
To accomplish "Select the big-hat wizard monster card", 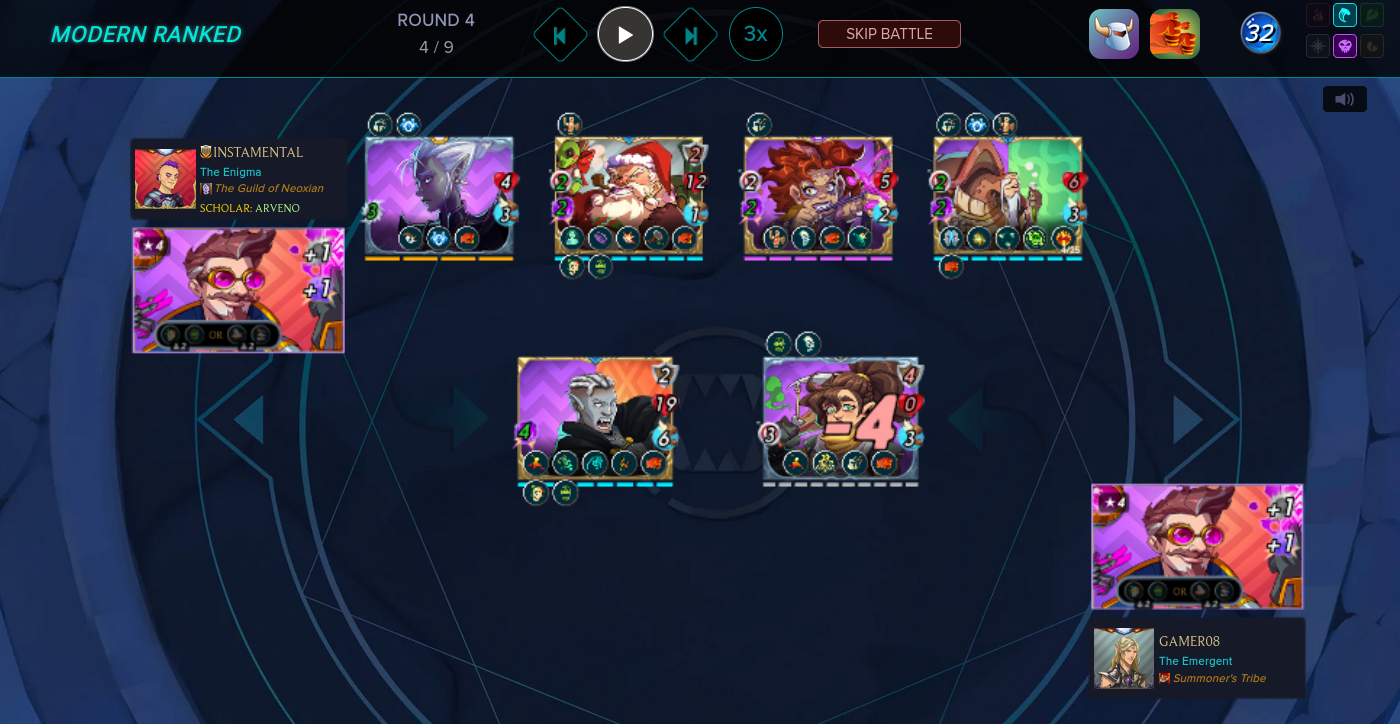I will click(1008, 195).
